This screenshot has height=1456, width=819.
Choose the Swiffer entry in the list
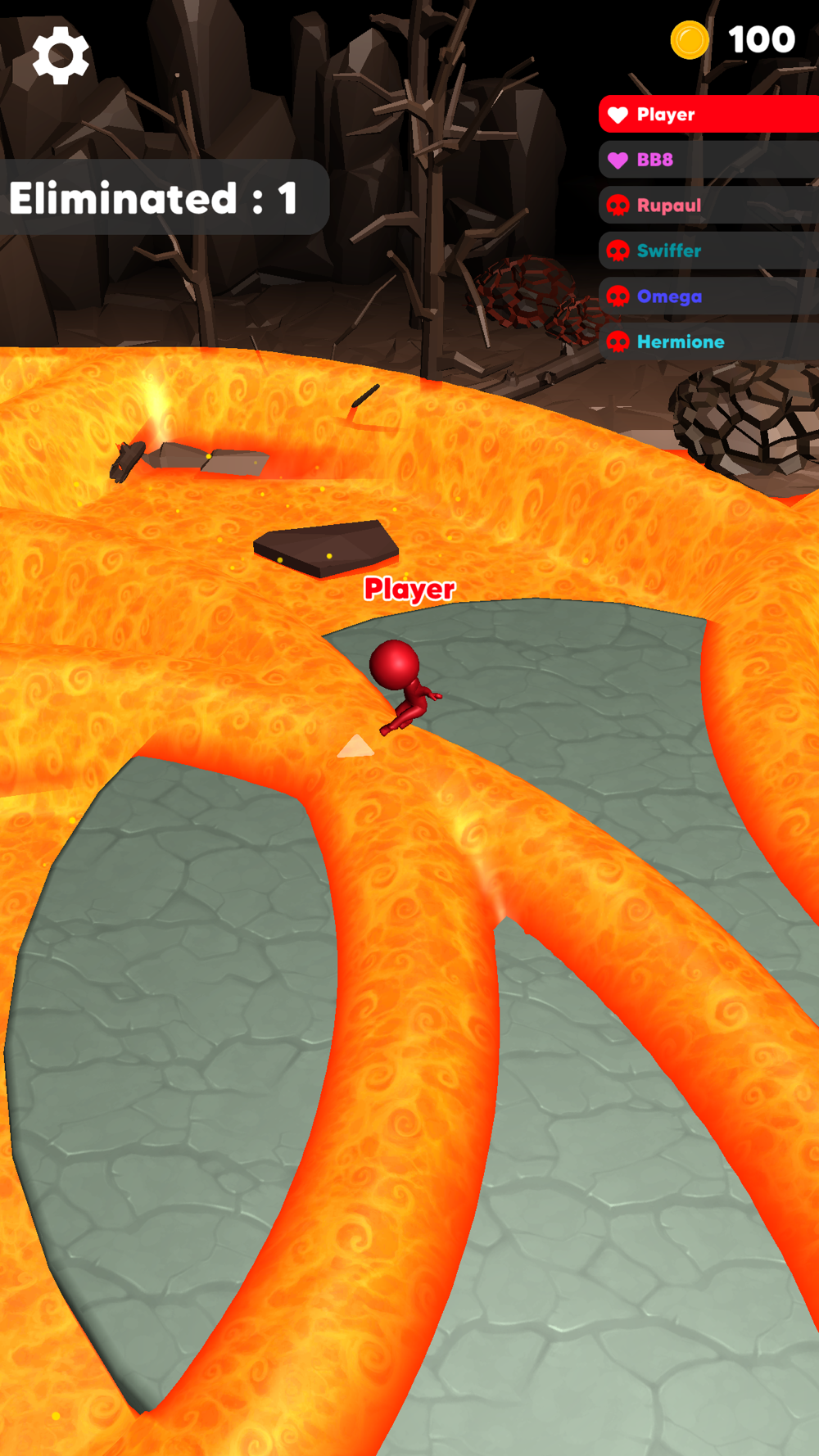[708, 251]
